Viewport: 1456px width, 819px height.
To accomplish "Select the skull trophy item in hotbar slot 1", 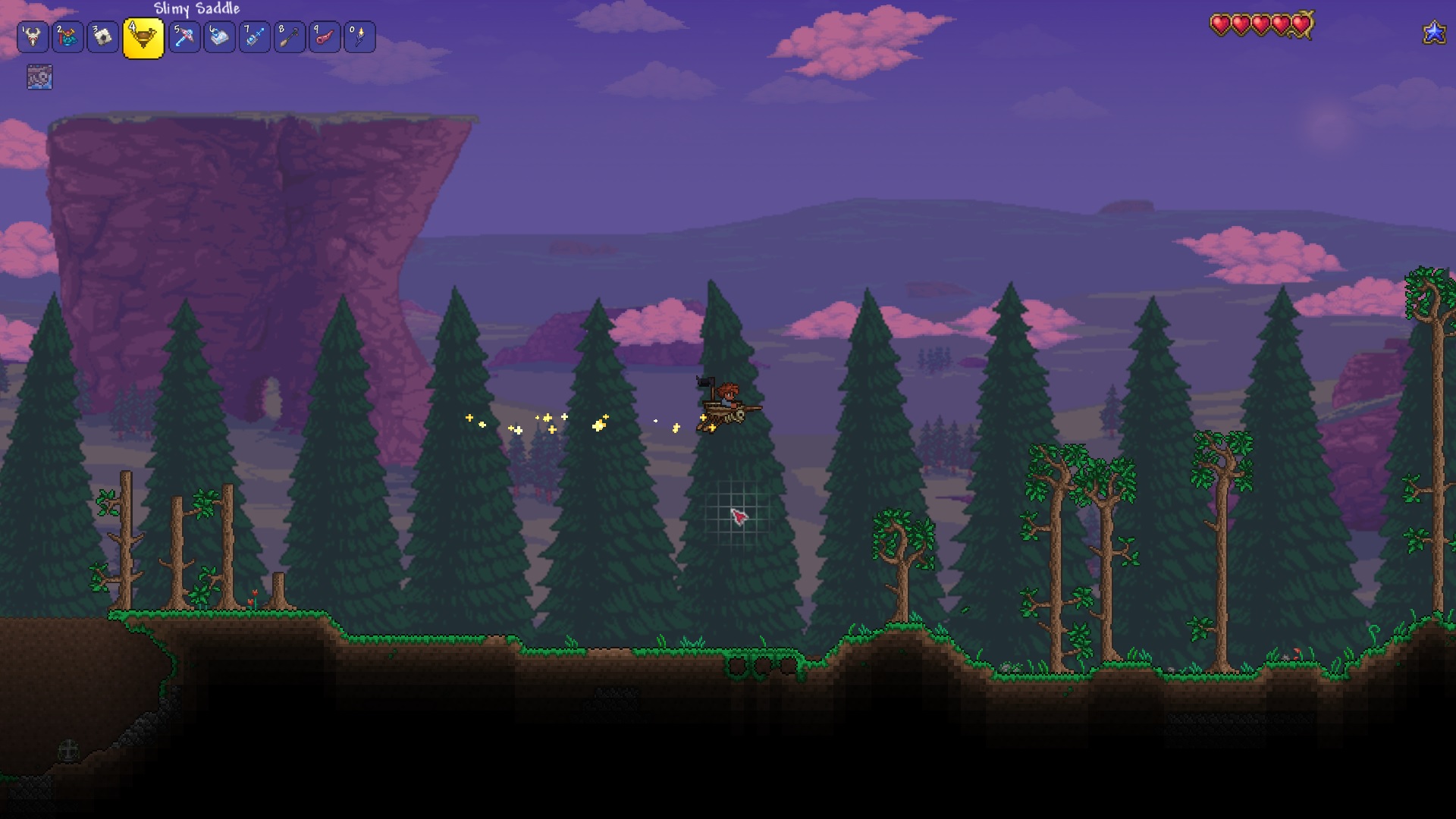I will pos(31,36).
